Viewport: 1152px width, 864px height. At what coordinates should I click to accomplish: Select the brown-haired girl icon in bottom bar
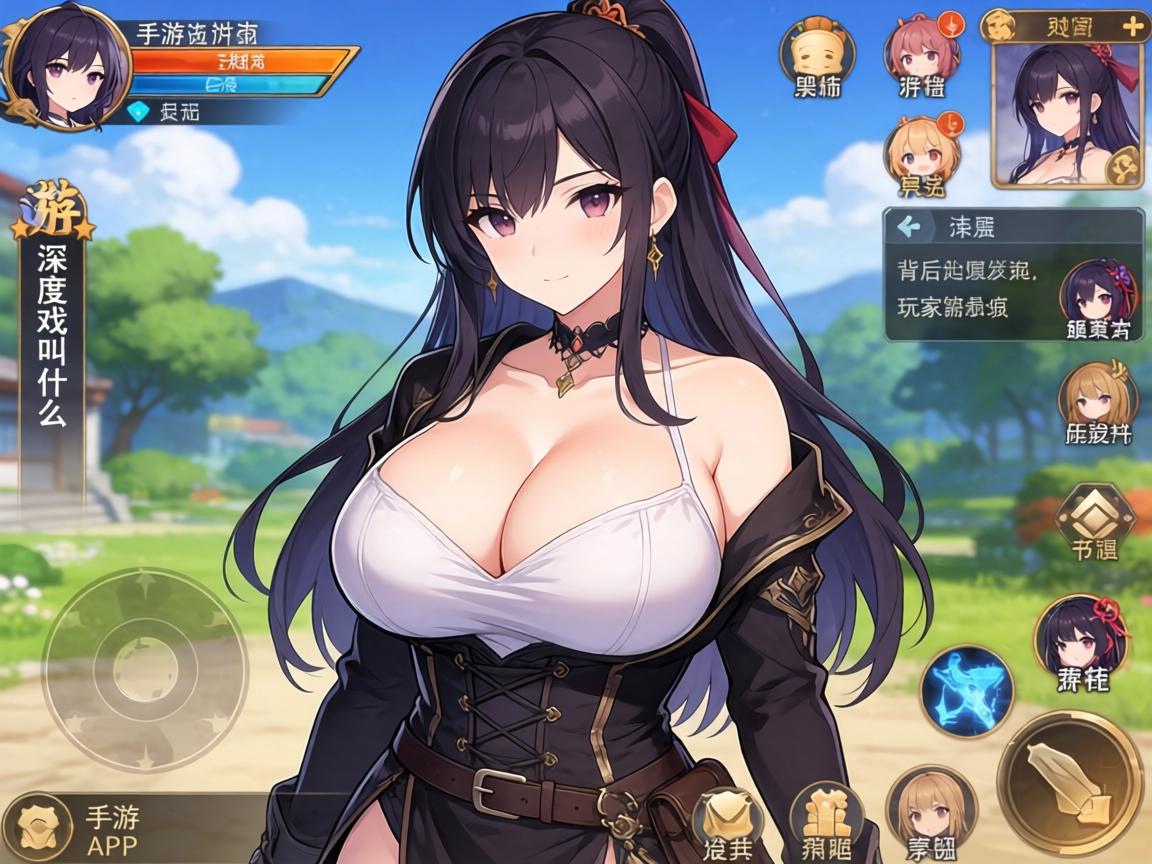tap(929, 812)
